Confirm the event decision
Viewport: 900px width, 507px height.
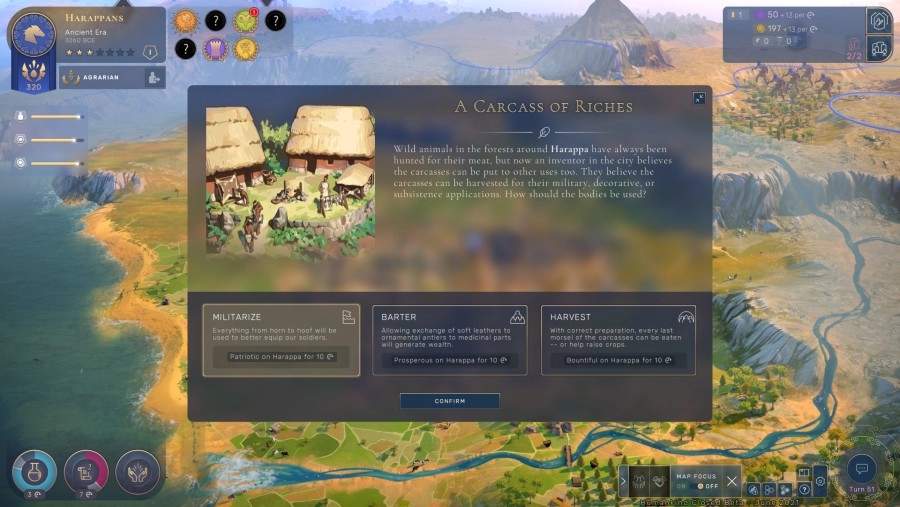click(x=449, y=401)
